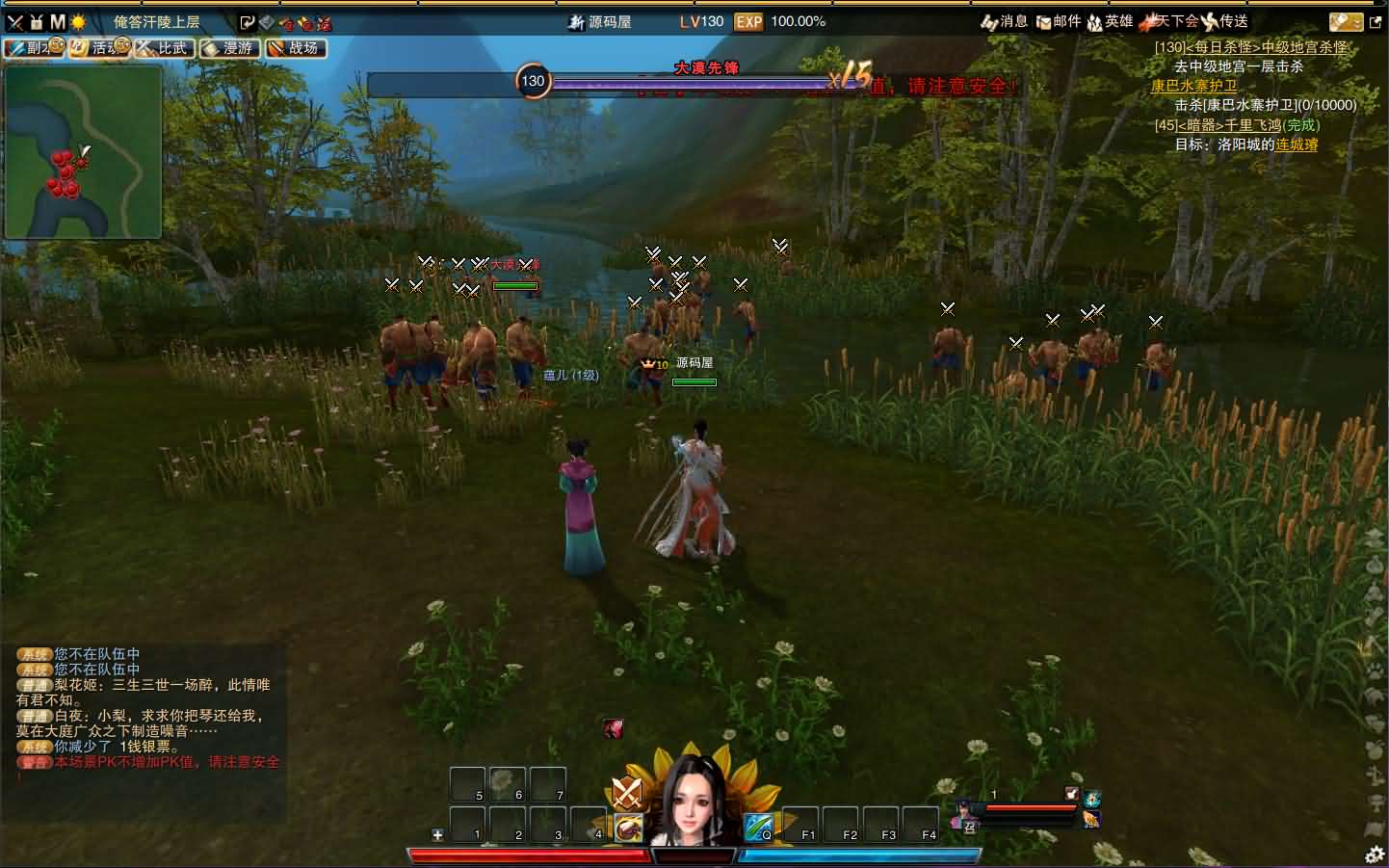Open the 天下会 guild panel
The image size is (1389, 868).
pos(1169,21)
